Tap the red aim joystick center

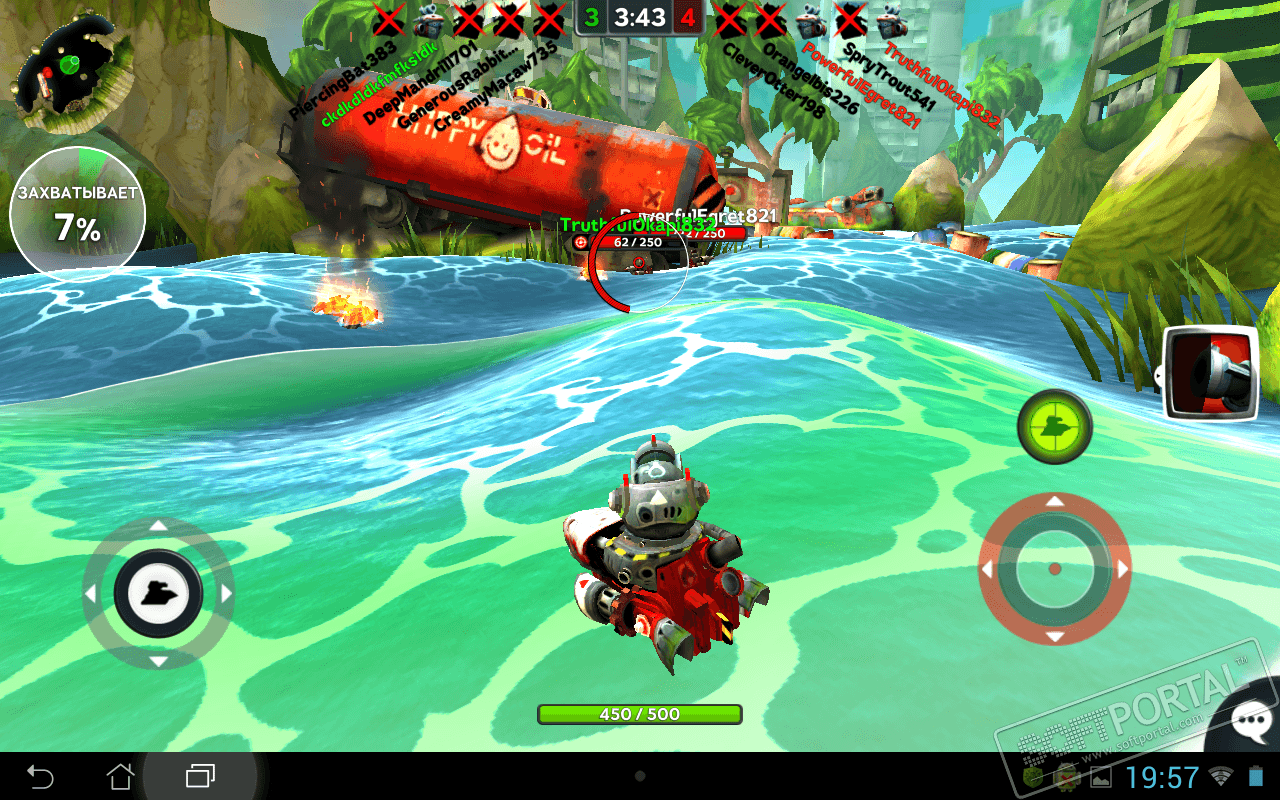point(1054,569)
